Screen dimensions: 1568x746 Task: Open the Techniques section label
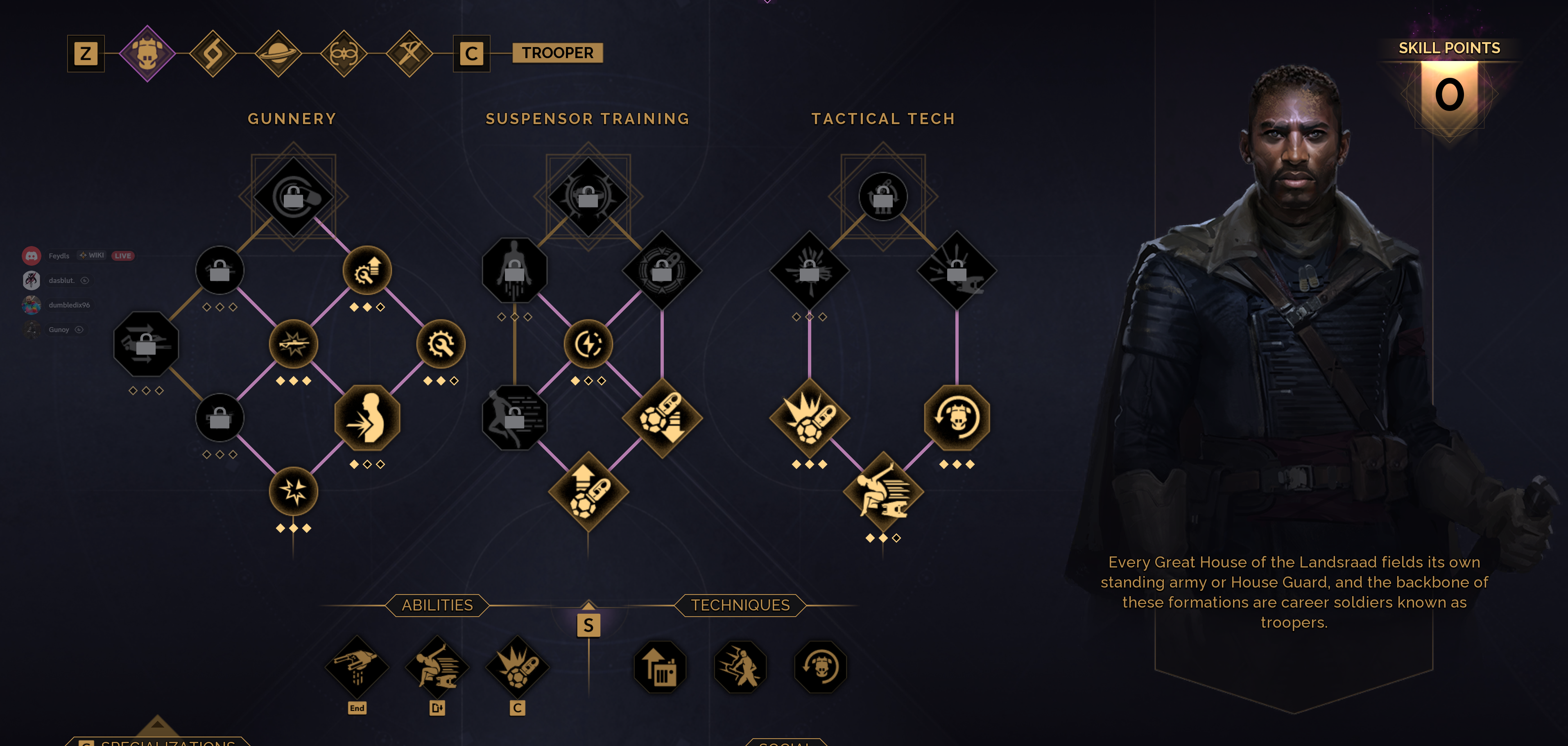click(740, 606)
